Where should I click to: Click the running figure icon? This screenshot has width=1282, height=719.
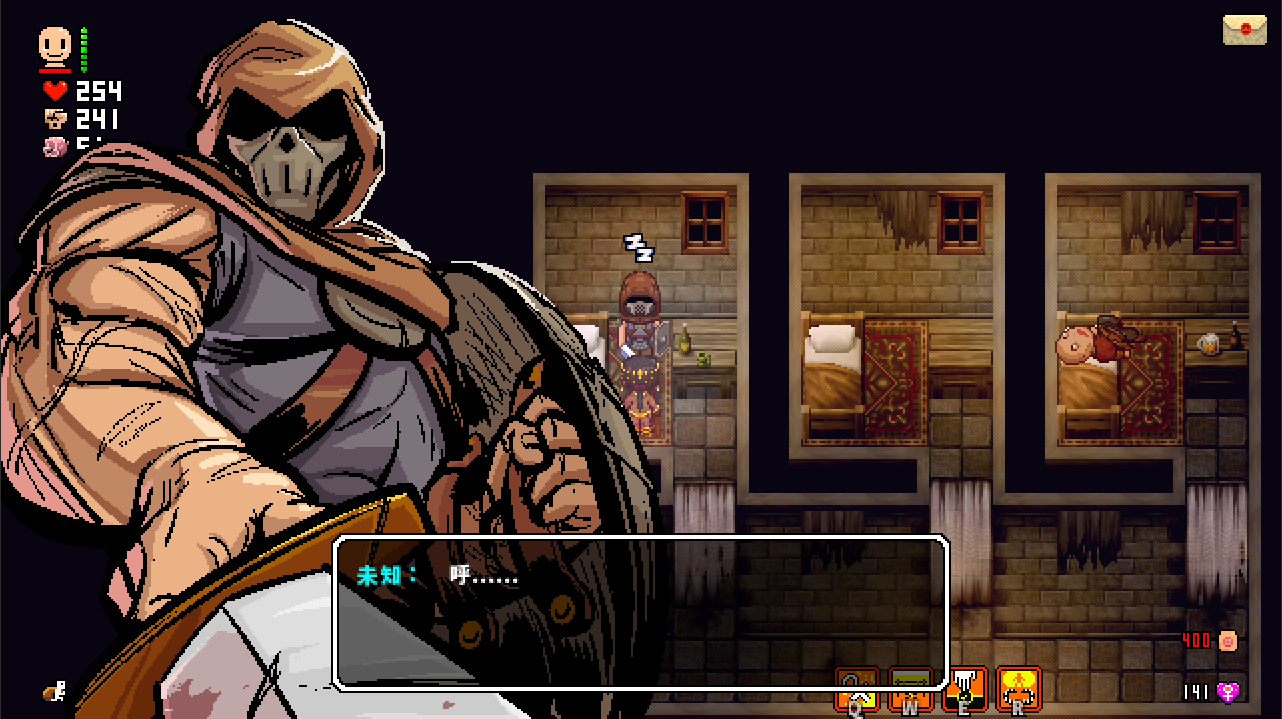pyautogui.click(x=55, y=689)
